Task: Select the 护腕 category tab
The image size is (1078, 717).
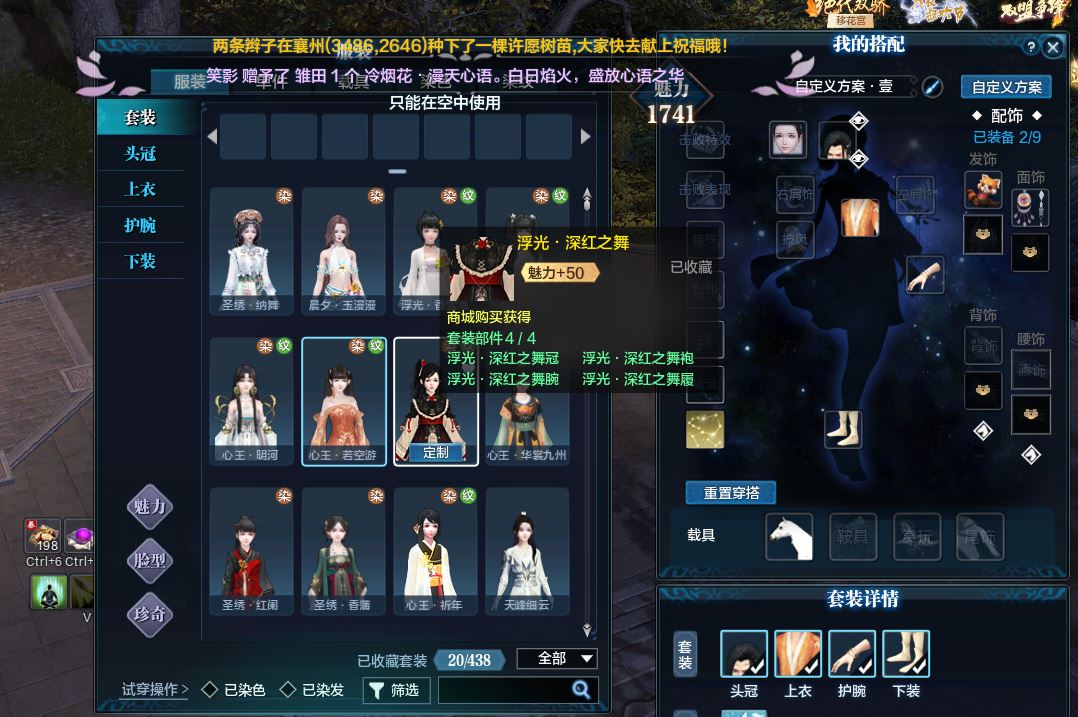Action: tap(140, 226)
